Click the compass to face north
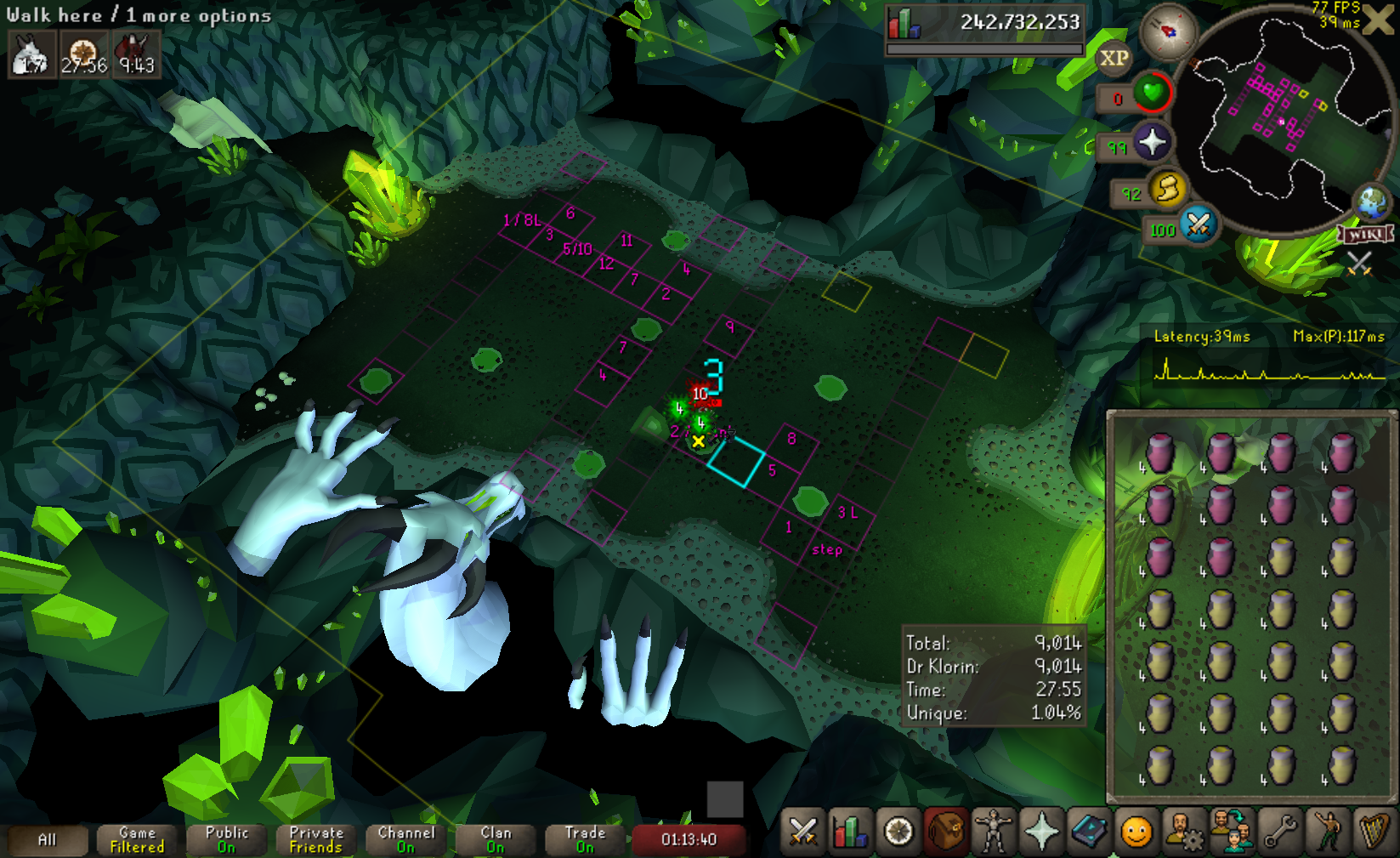 pyautogui.click(x=1168, y=31)
